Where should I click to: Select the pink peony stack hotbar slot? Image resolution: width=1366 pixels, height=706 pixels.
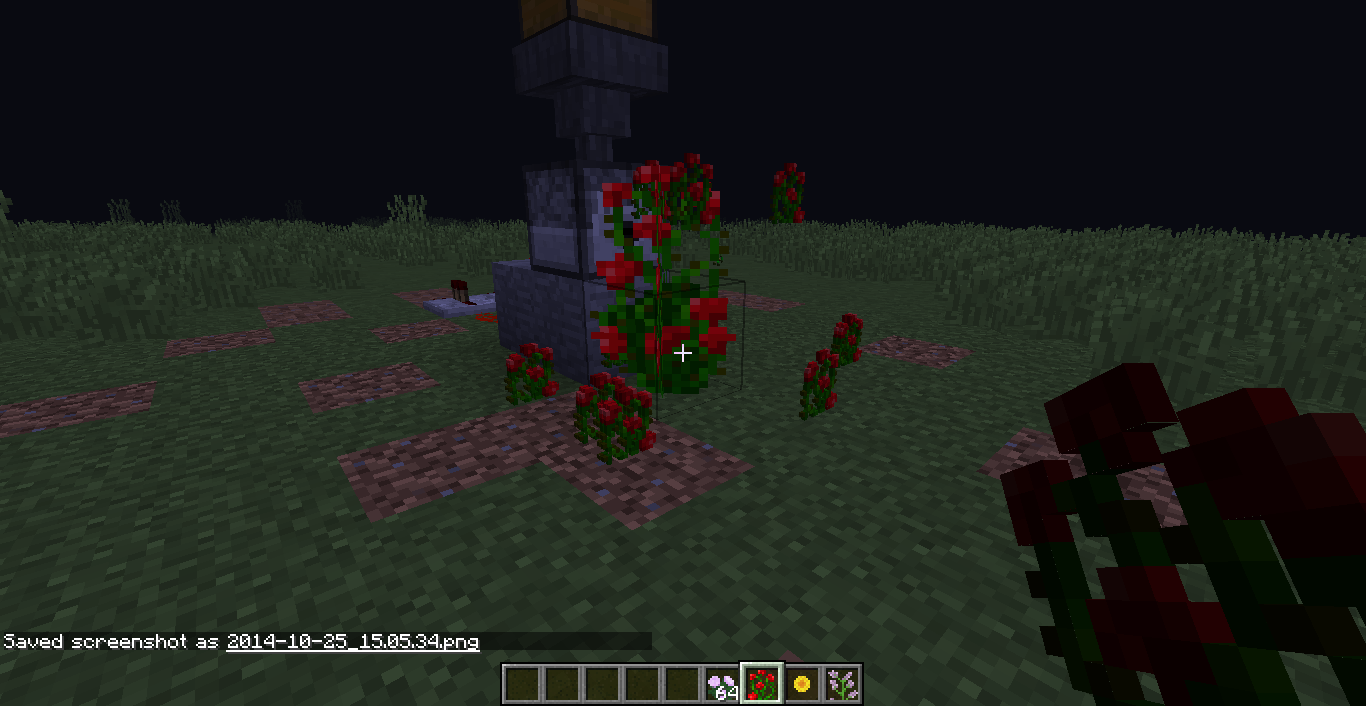click(x=721, y=684)
